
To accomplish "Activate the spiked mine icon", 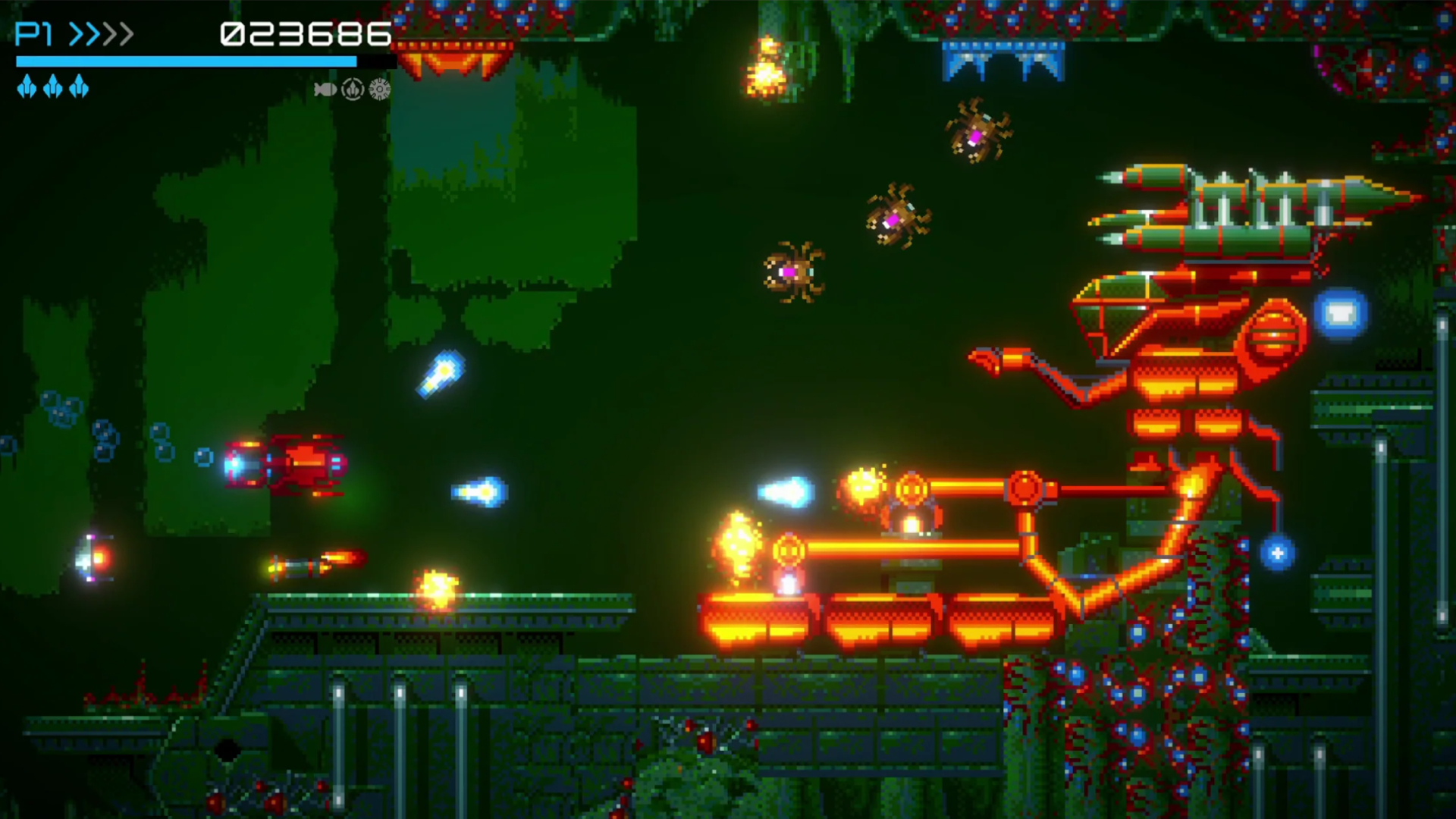I will [x=380, y=90].
